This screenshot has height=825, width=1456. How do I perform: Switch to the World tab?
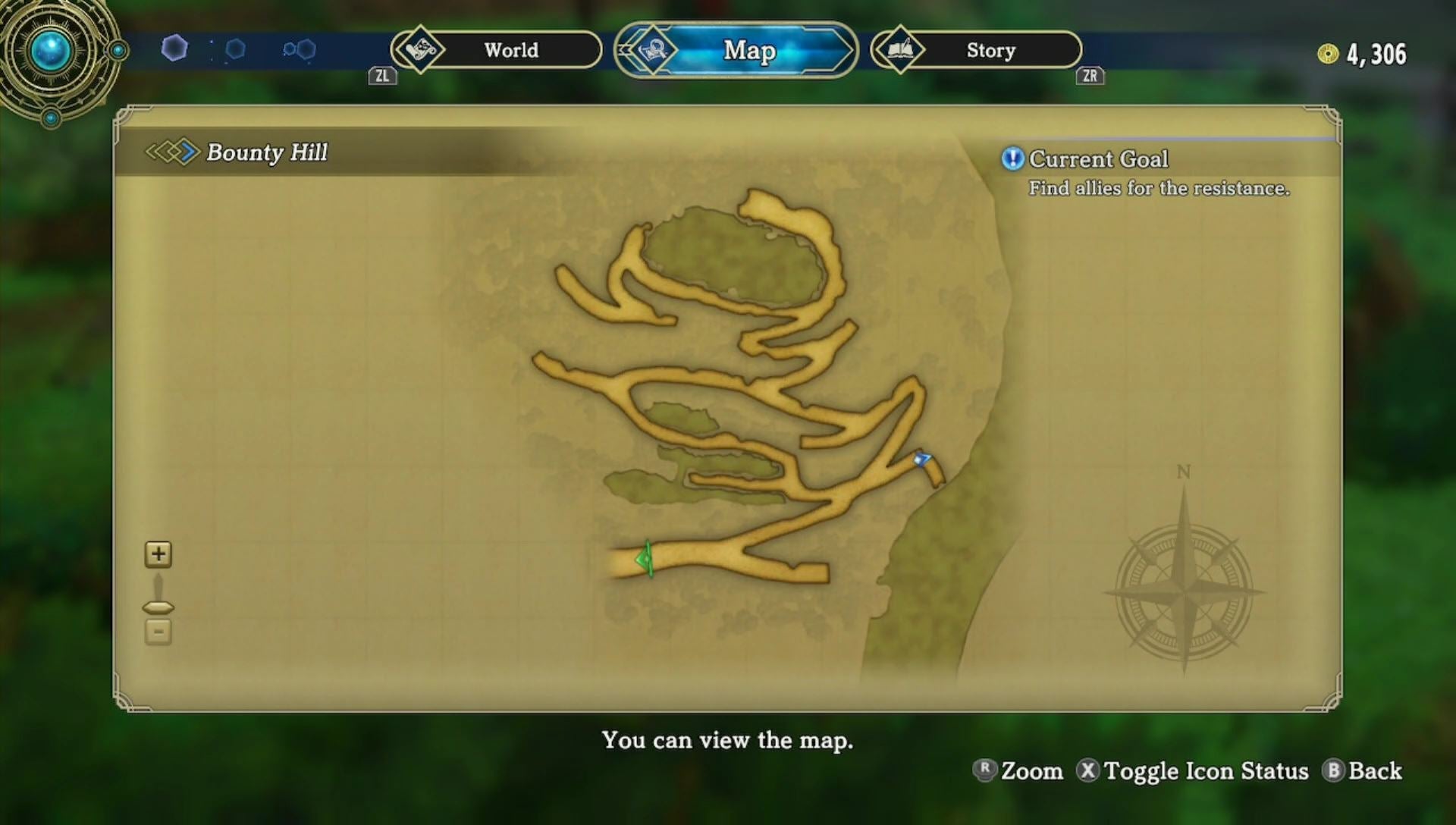tap(497, 50)
